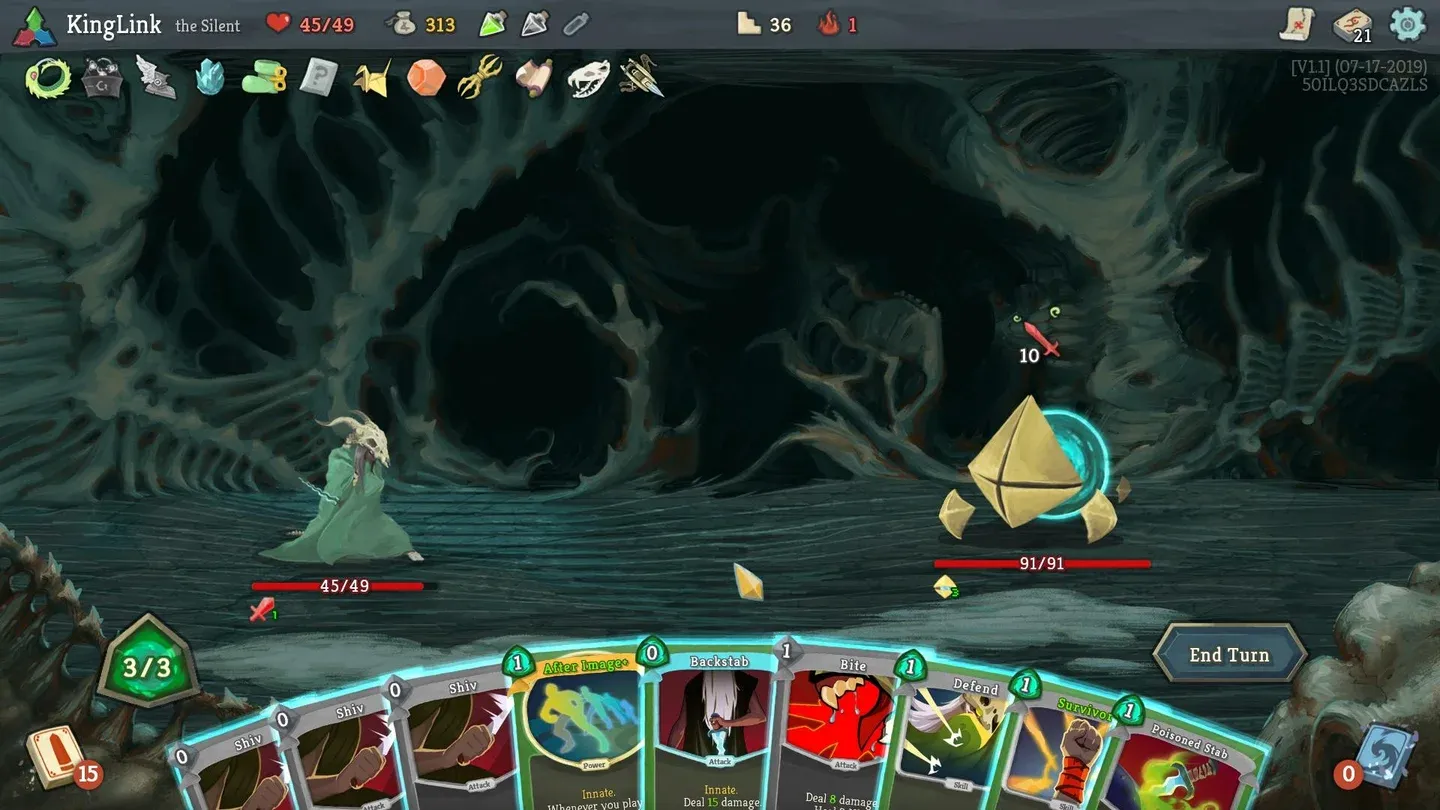End the current turn
1440x810 pixels.
click(x=1229, y=655)
